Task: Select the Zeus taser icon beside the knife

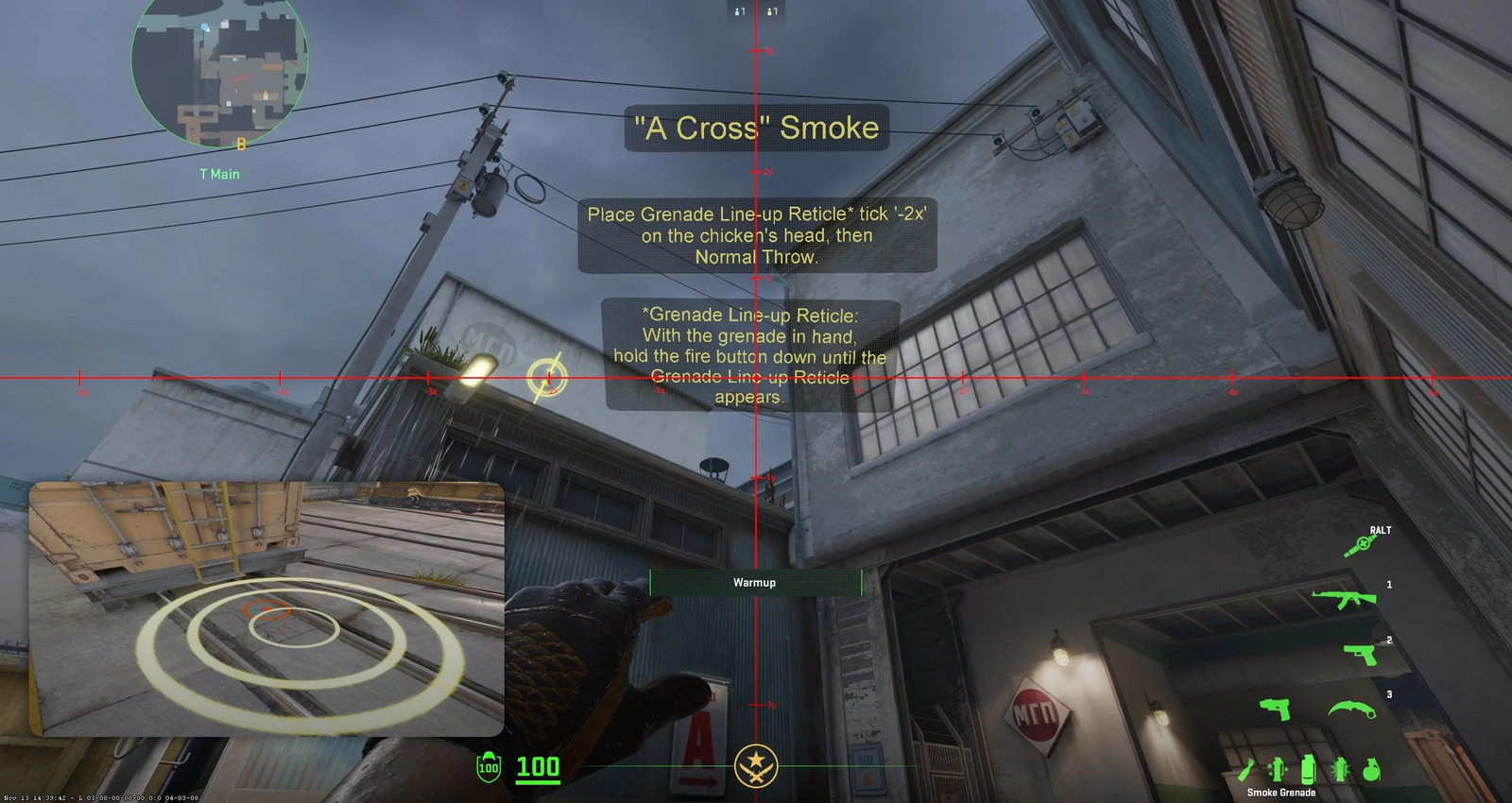Action: coord(1275,709)
